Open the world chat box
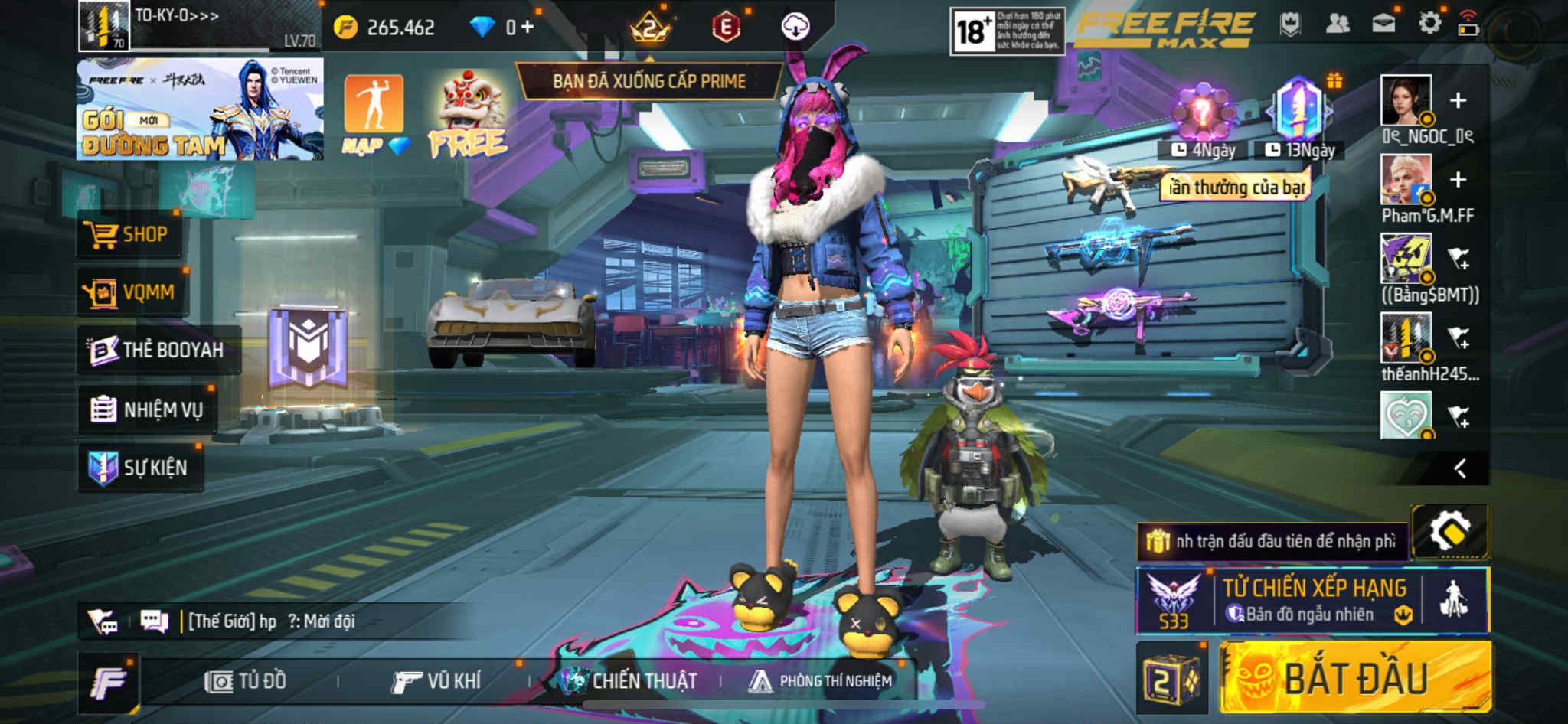Viewport: 1568px width, 724px height. (306, 621)
